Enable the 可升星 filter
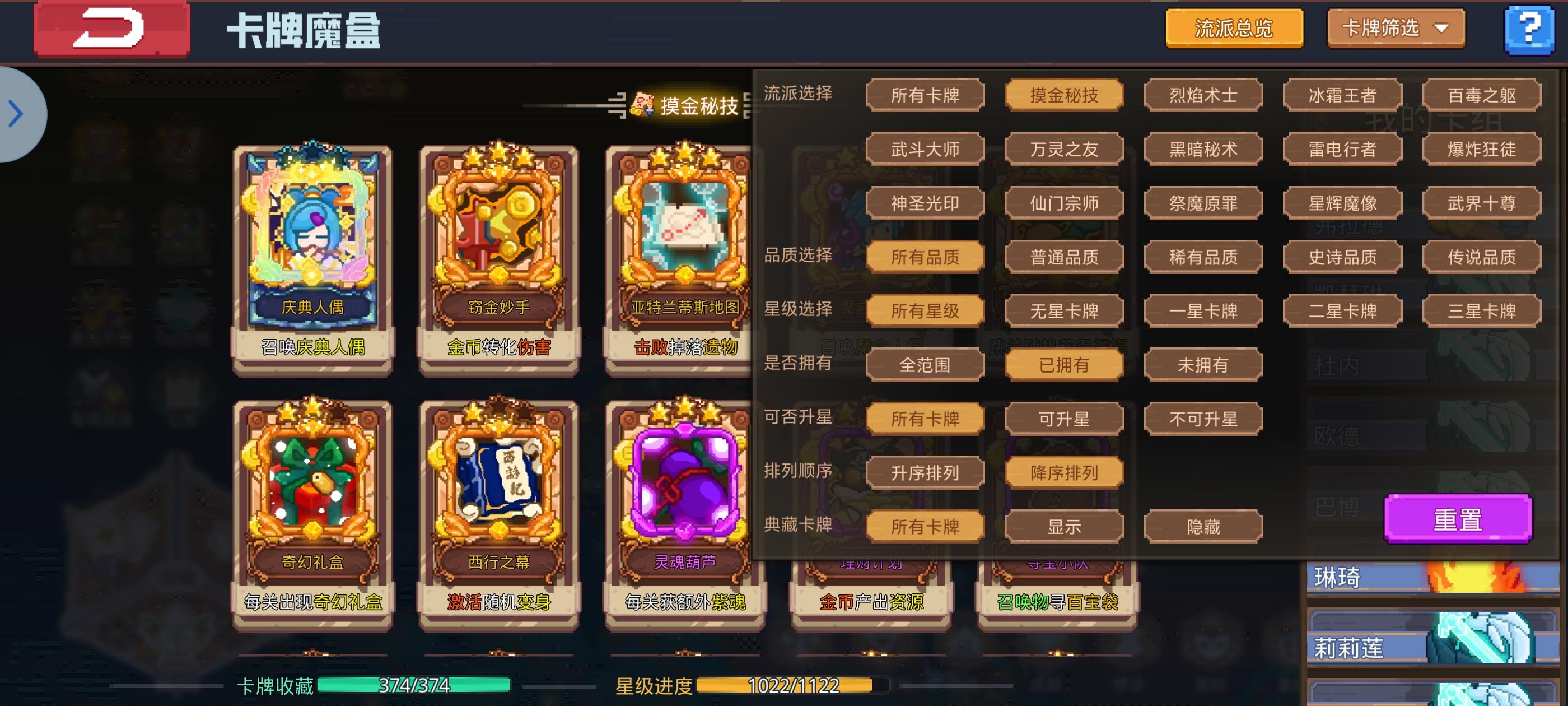Viewport: 1568px width, 706px height. (x=1064, y=419)
